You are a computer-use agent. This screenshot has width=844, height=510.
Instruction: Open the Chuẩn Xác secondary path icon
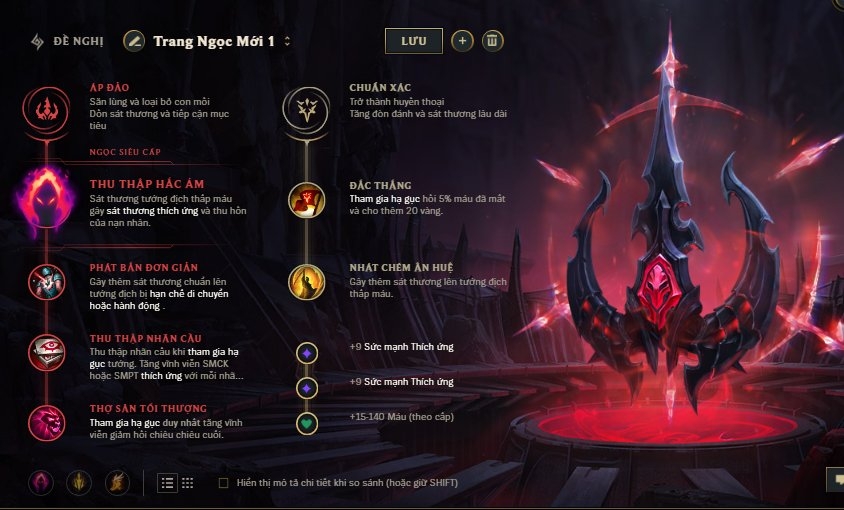point(307,108)
